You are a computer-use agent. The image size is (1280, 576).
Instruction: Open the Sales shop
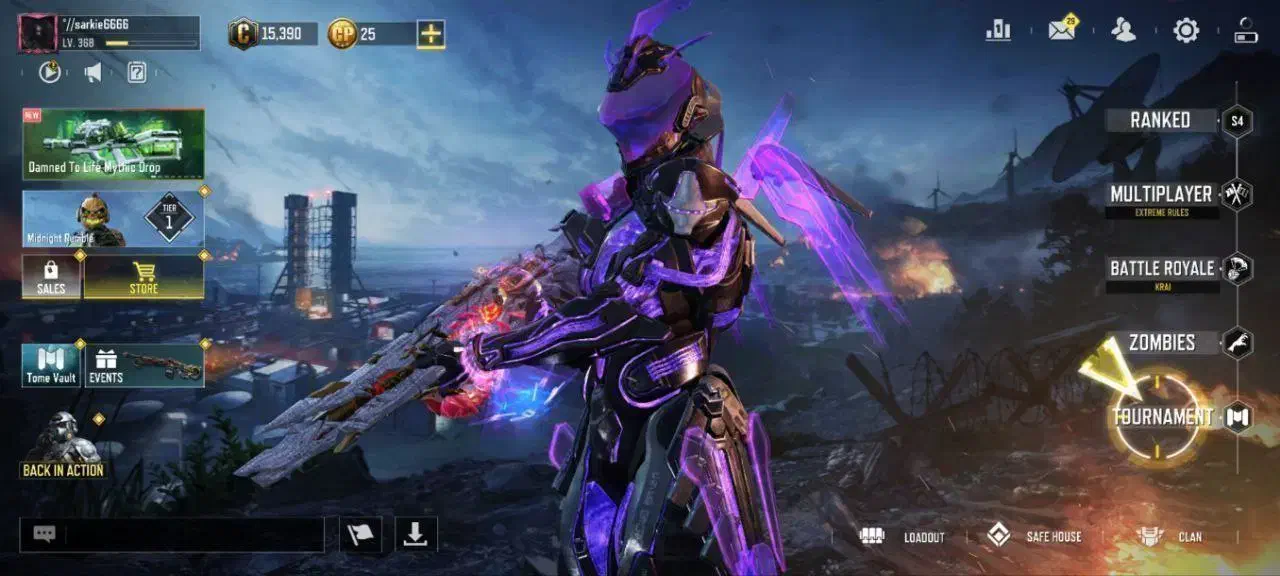[51, 277]
